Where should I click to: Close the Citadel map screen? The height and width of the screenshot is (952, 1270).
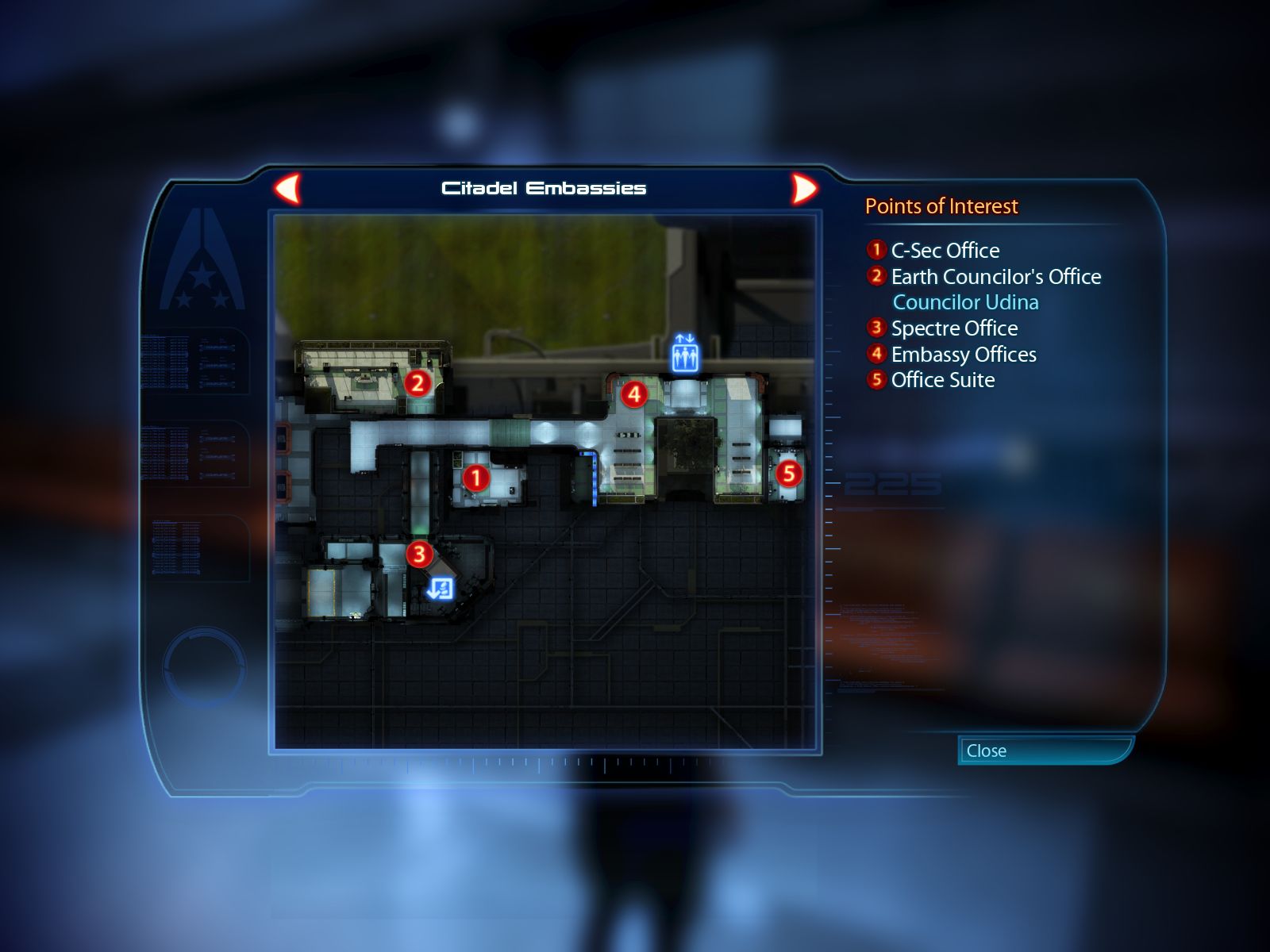coord(1044,750)
